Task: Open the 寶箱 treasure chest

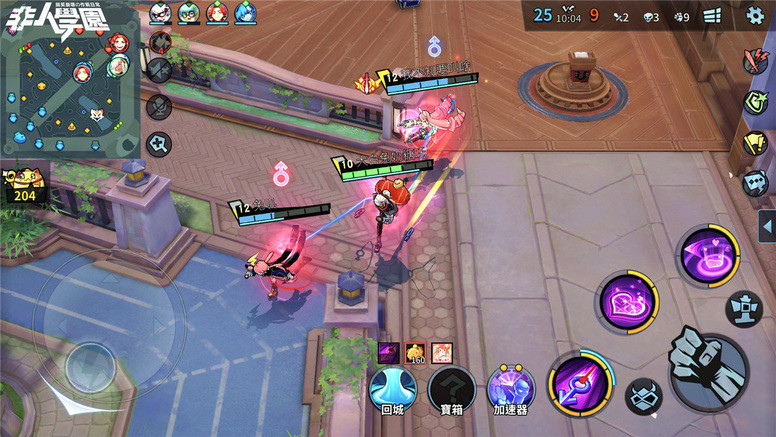Action: coord(452,390)
